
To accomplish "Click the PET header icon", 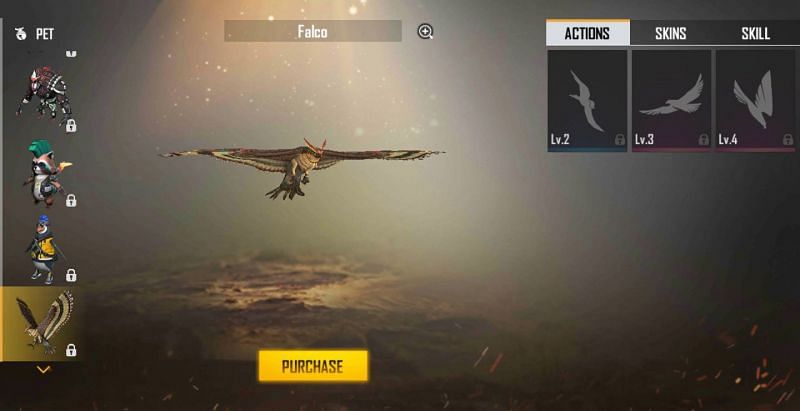I will tap(21, 34).
